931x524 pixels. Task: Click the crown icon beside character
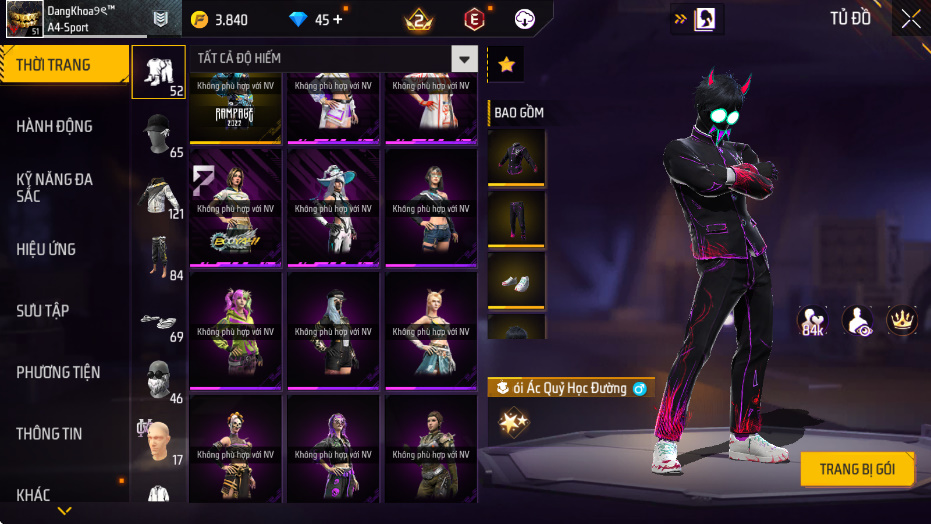point(902,320)
